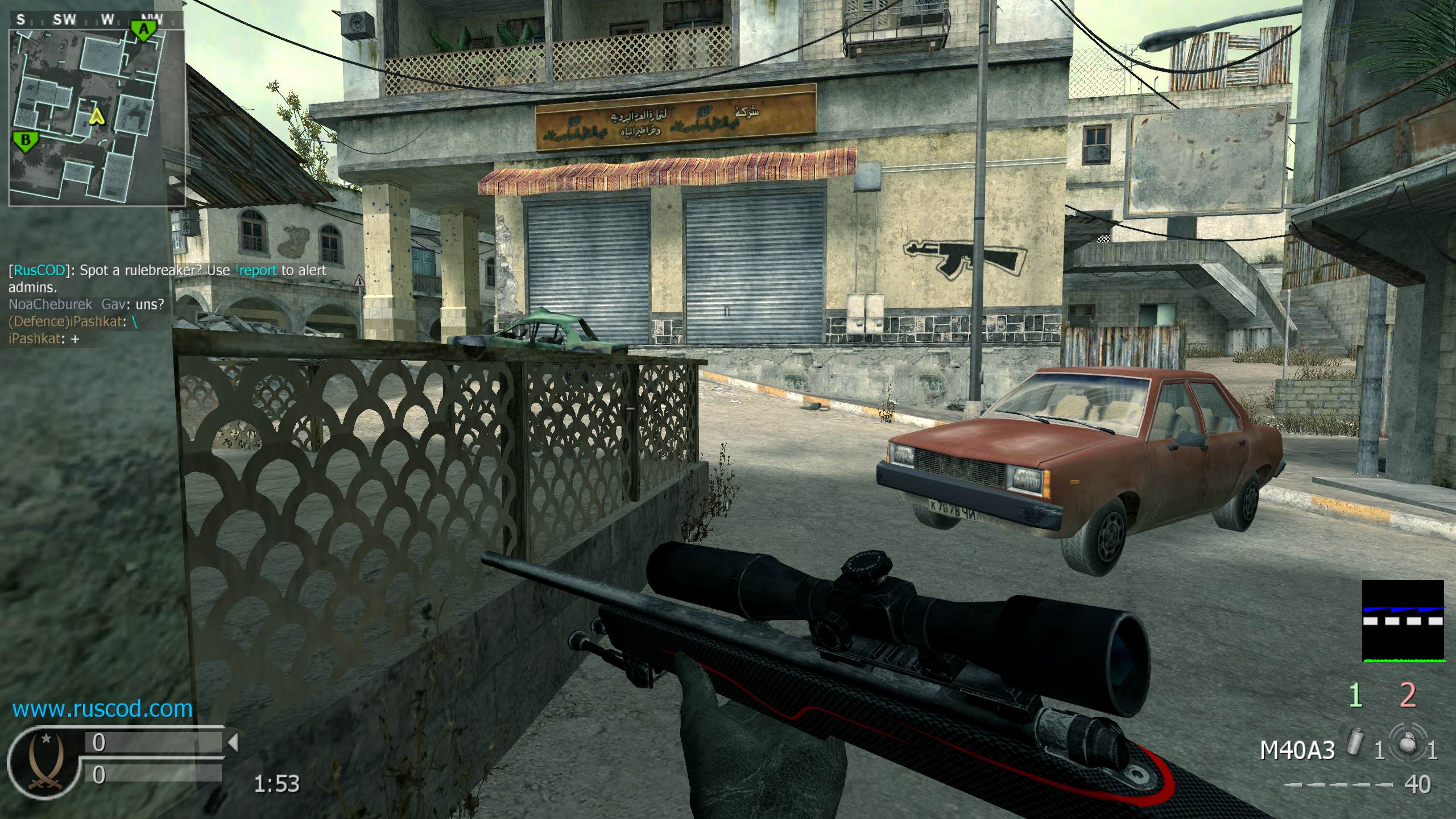Select objective marker A on the minimap
The width and height of the screenshot is (1456, 819).
click(144, 30)
